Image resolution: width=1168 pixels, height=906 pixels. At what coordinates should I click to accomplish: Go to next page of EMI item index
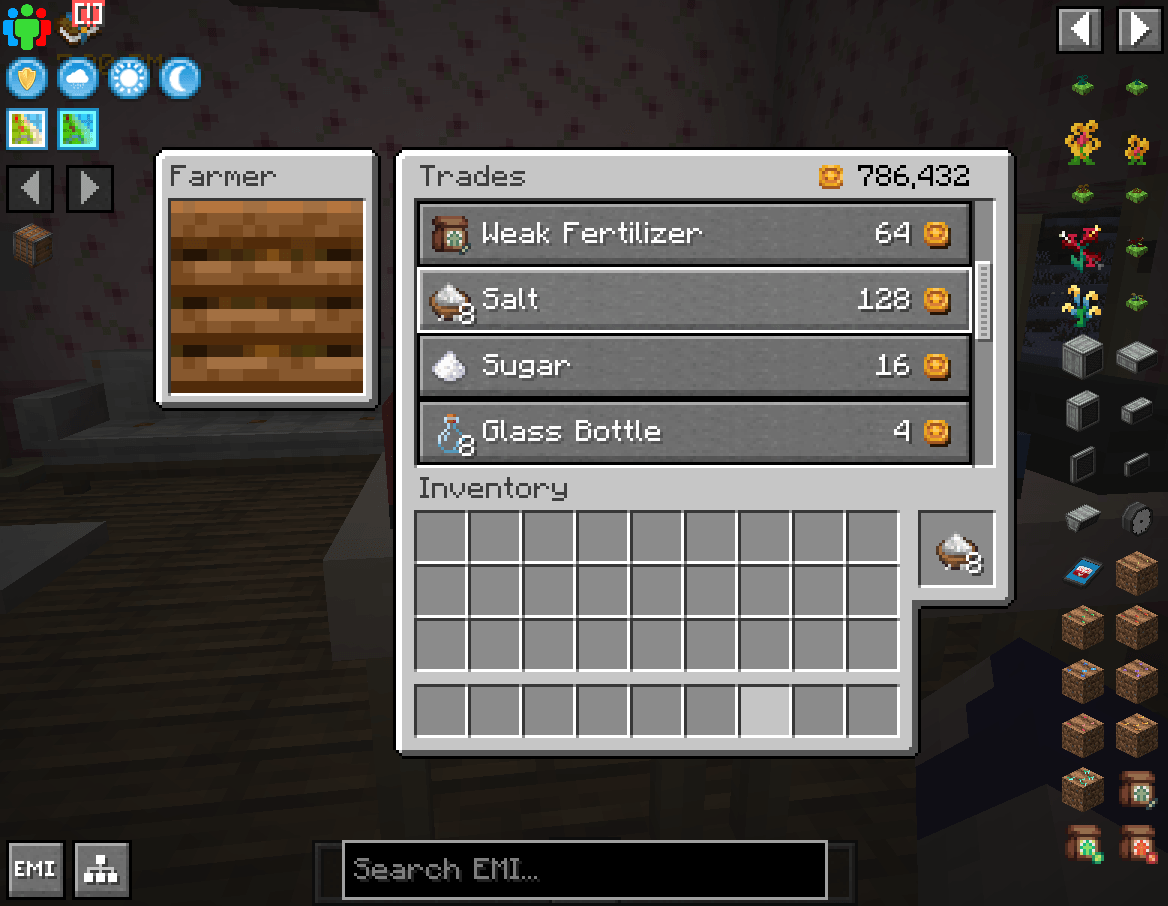click(1139, 29)
